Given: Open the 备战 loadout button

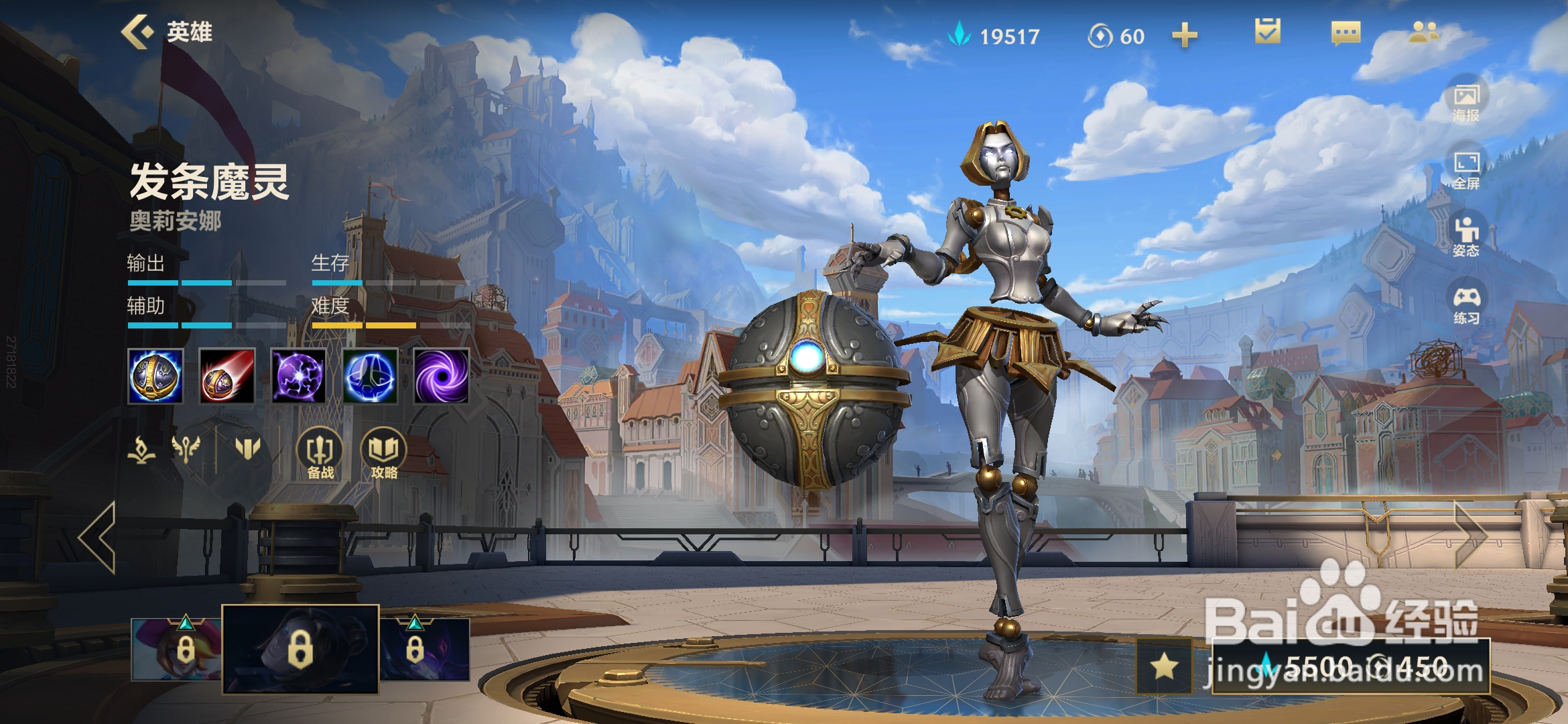Looking at the screenshot, I should [320, 454].
